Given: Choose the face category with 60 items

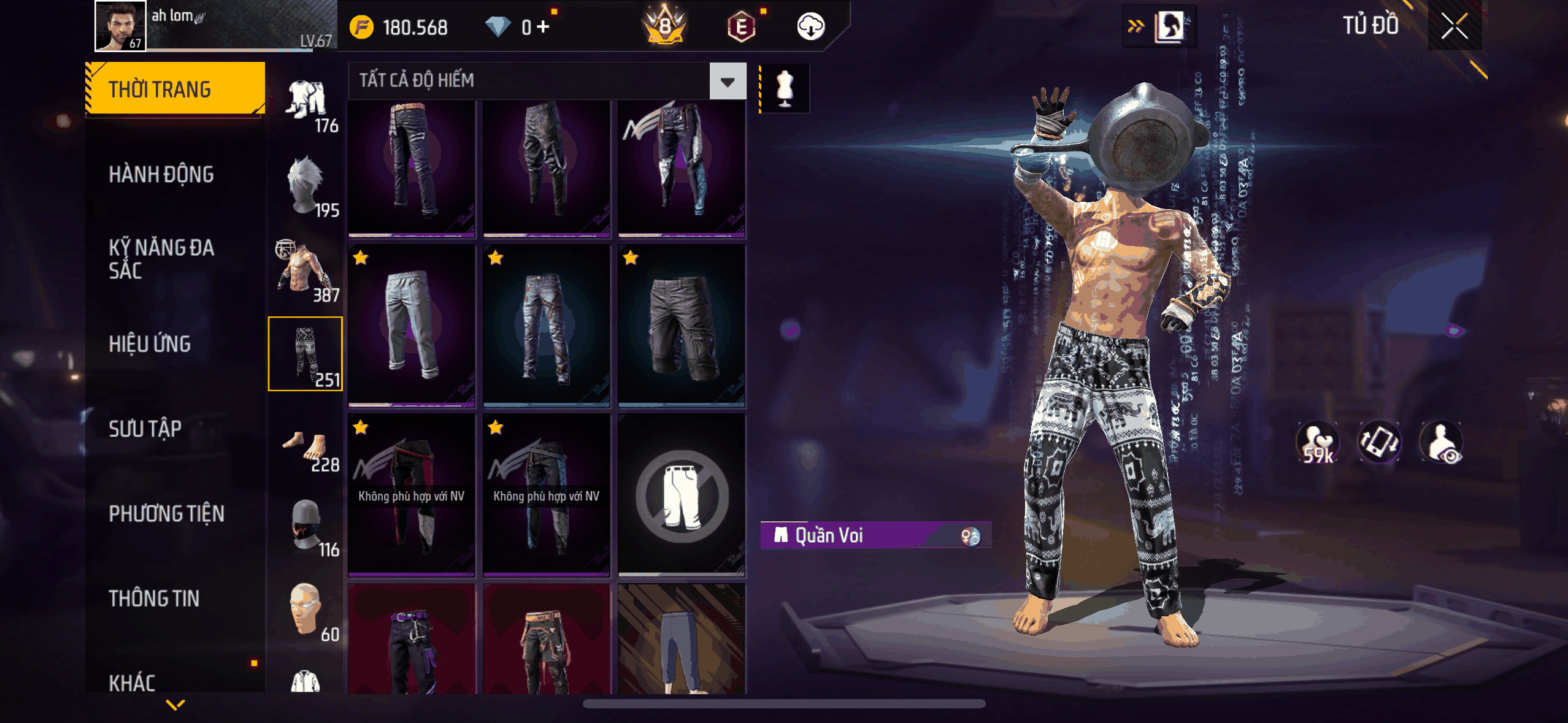Looking at the screenshot, I should click(306, 610).
